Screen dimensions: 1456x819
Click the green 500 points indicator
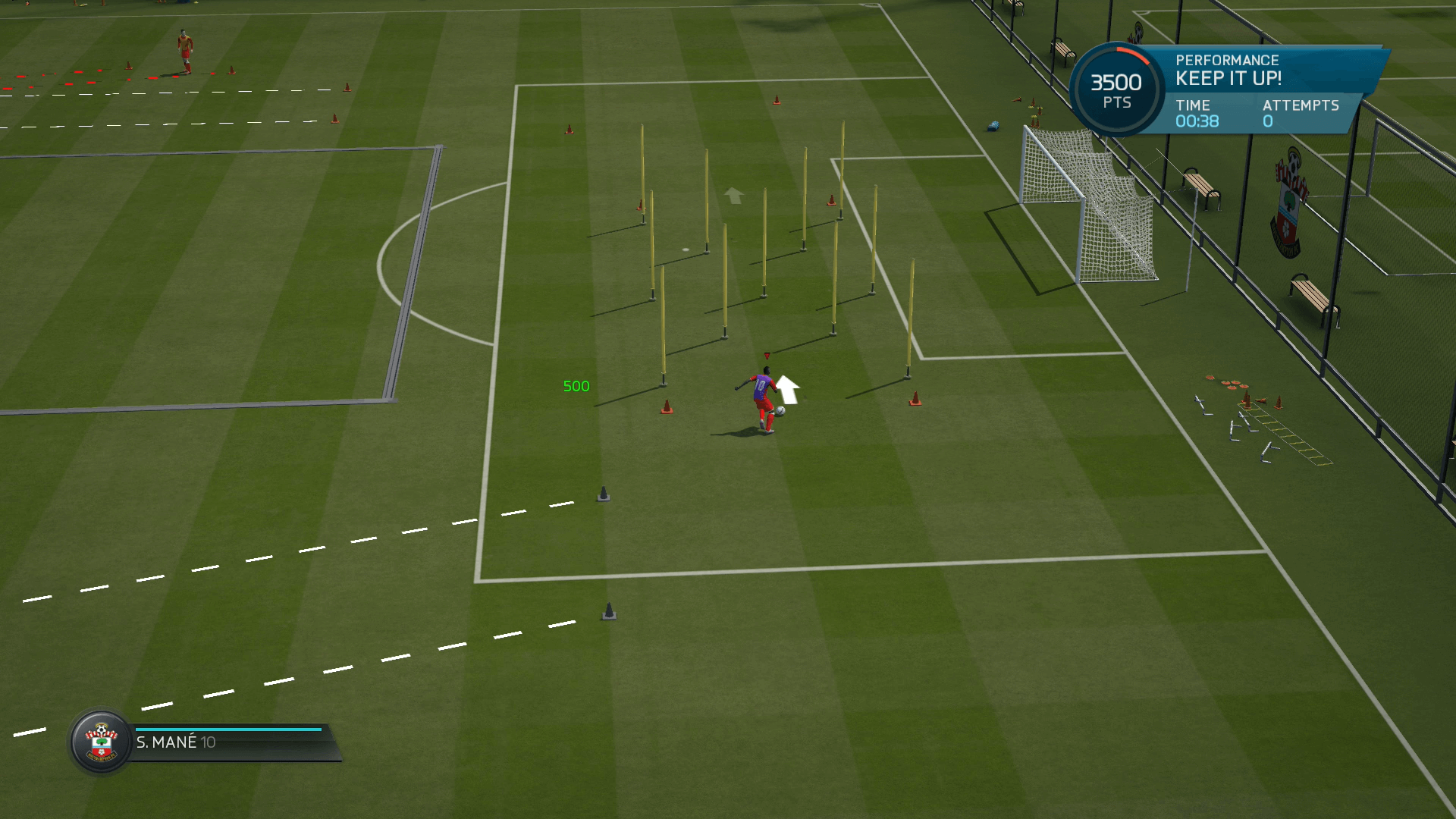click(x=576, y=386)
